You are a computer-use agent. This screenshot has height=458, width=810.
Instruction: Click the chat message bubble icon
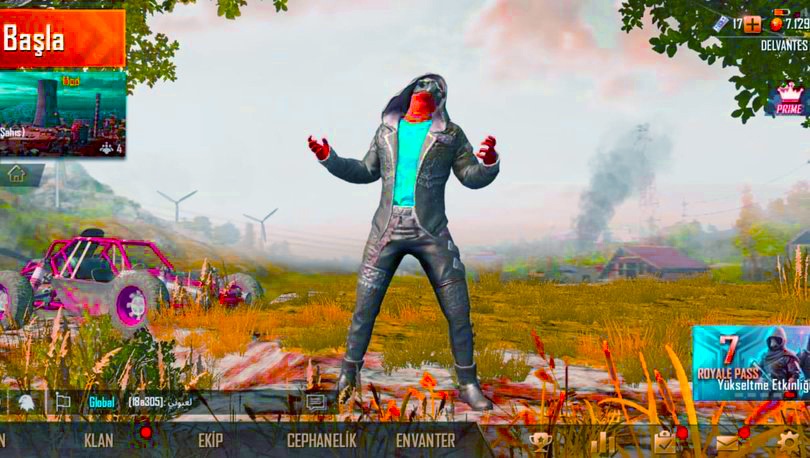(x=316, y=402)
